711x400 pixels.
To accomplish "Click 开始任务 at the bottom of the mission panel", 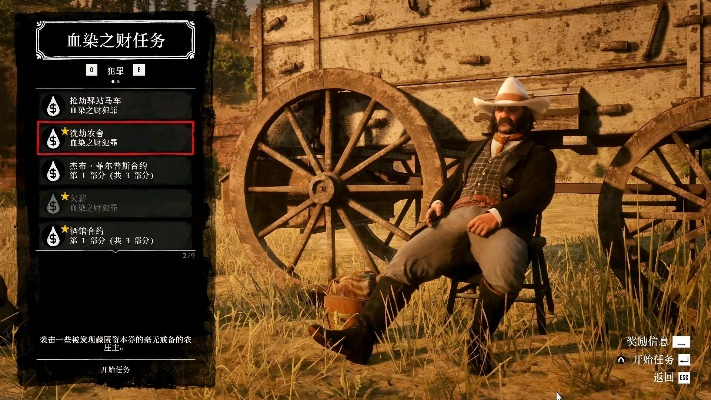I will [115, 369].
